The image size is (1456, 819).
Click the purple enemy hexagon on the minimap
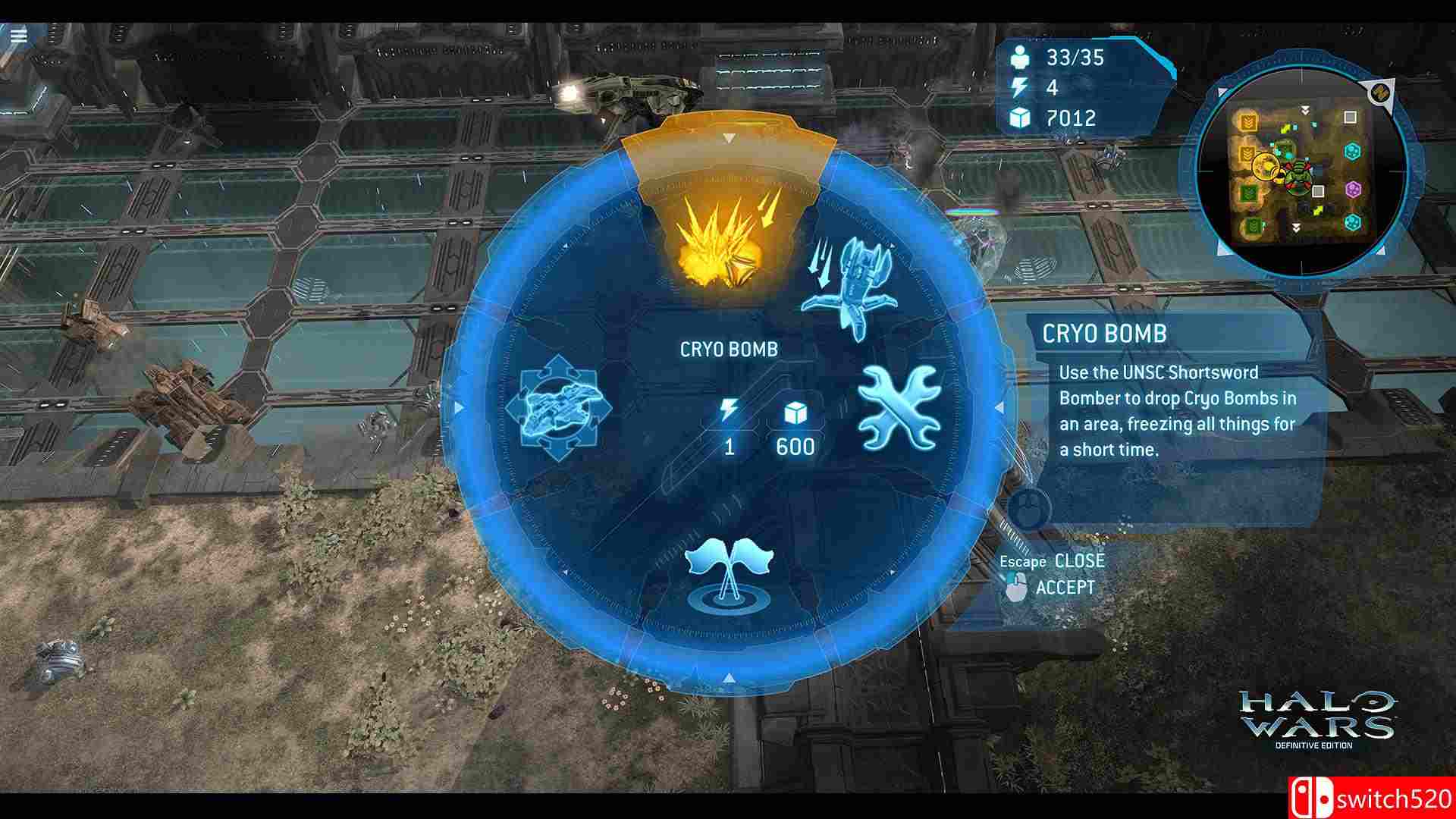(1354, 189)
